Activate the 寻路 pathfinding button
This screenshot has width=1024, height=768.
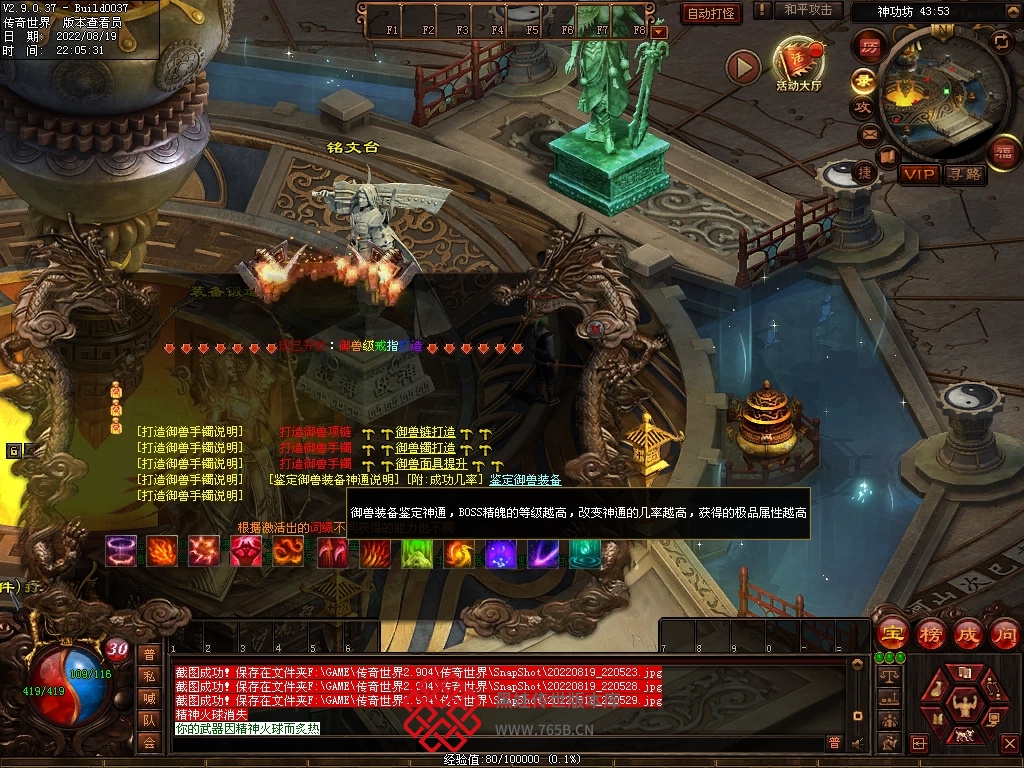click(x=965, y=174)
